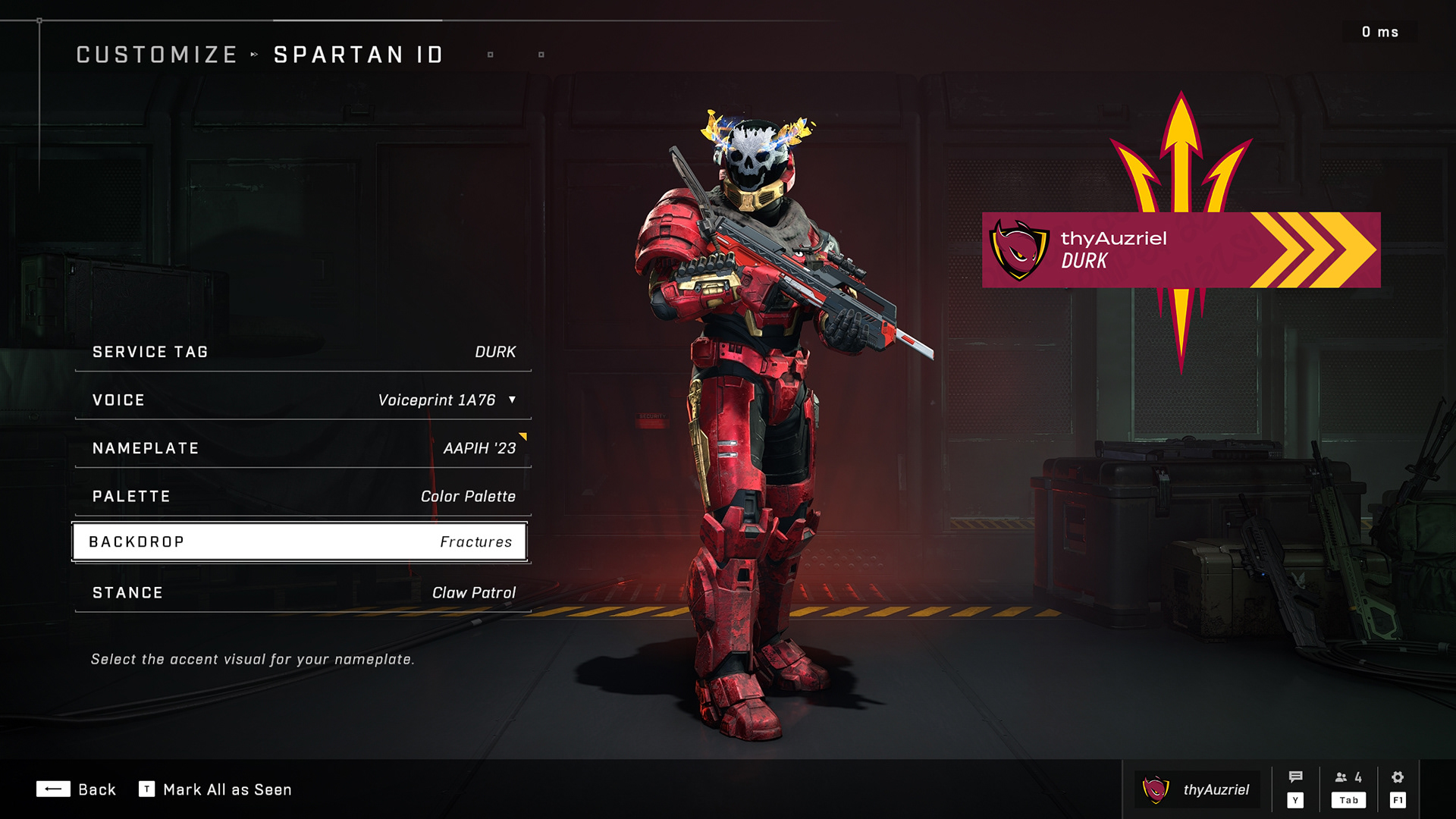This screenshot has height=819, width=1456.
Task: Click the thyAuzriel nameplate preview card
Action: point(1181,249)
